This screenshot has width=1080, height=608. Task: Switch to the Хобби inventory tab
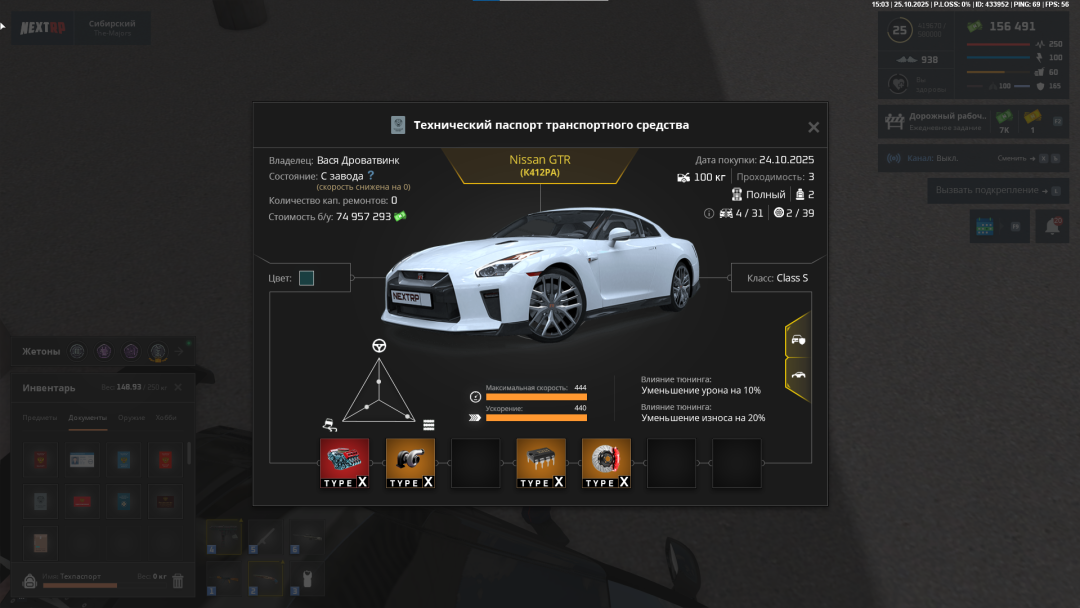pyautogui.click(x=166, y=418)
